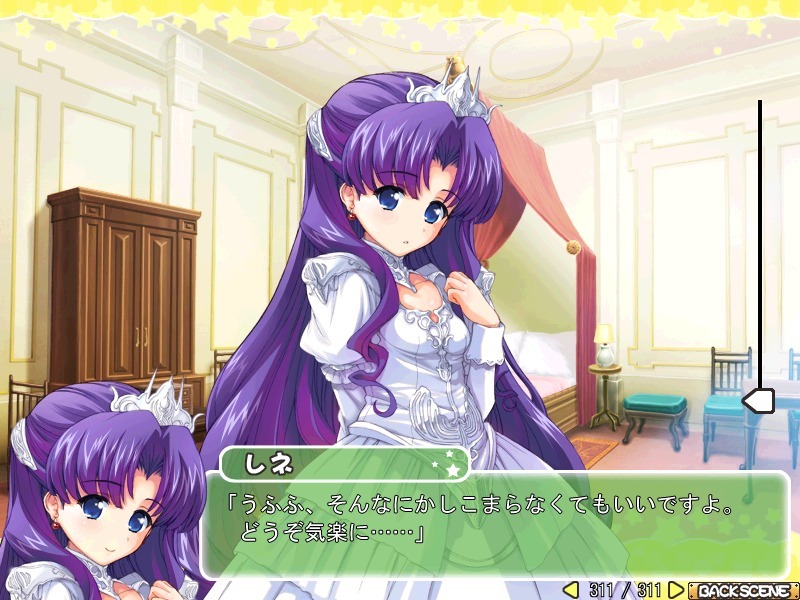Grab the white backlog scrollbar handle
The image size is (800, 600).
pos(759,402)
